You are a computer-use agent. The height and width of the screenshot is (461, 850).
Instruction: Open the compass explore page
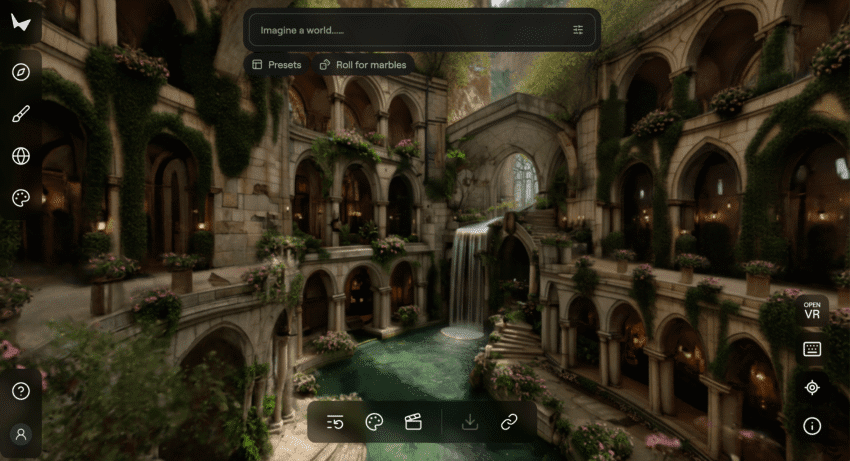pos(21,72)
